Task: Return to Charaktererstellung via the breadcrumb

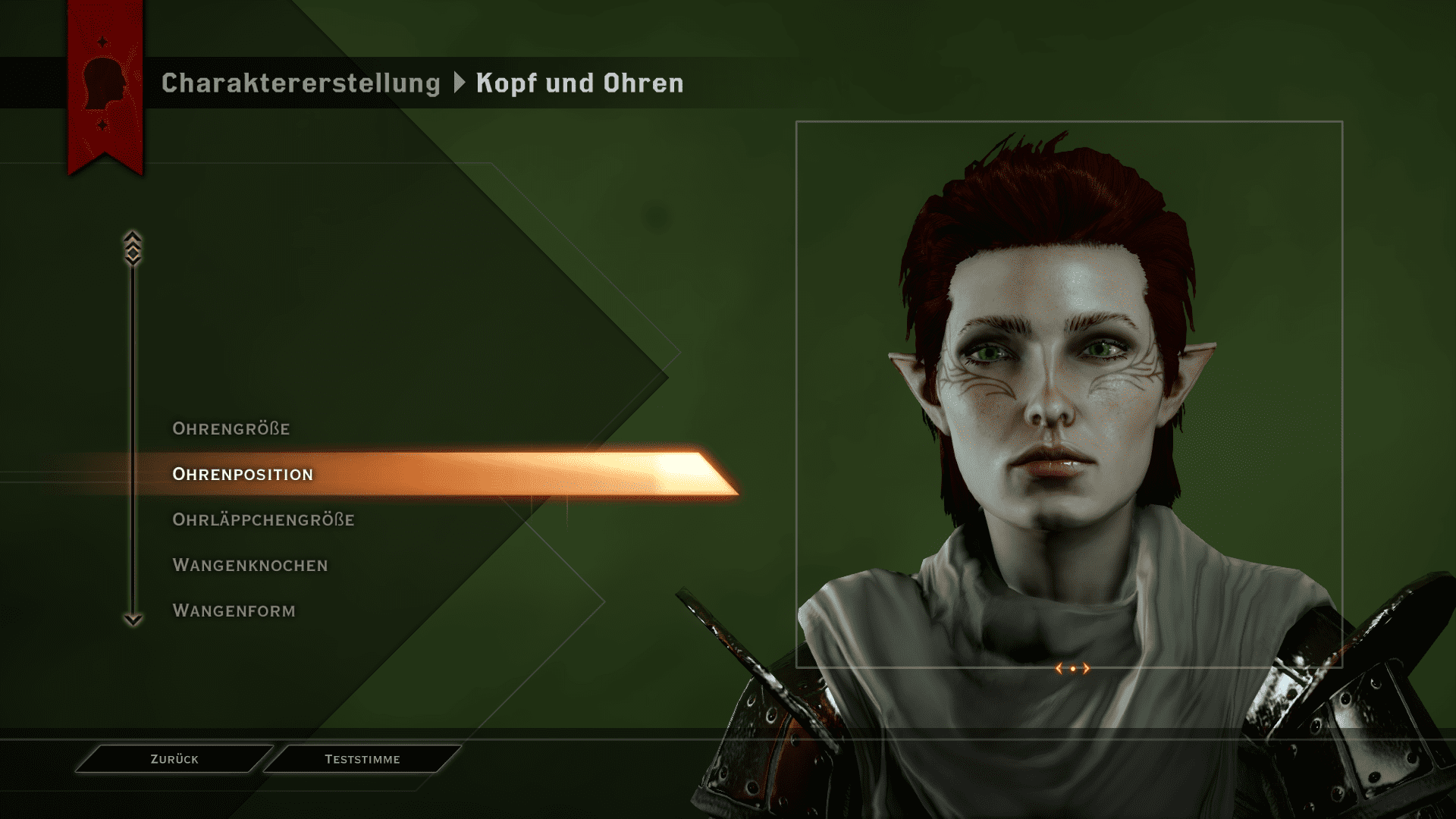Action: point(301,83)
